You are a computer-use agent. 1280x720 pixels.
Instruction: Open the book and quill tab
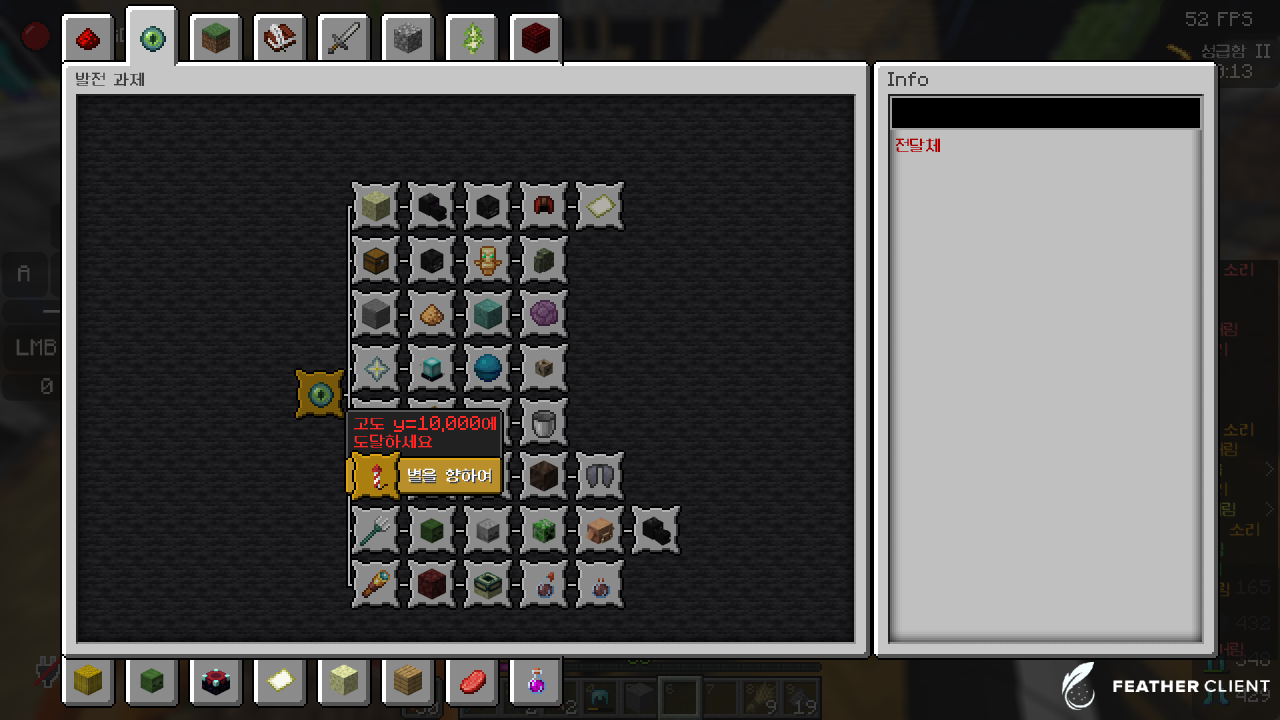pos(279,40)
